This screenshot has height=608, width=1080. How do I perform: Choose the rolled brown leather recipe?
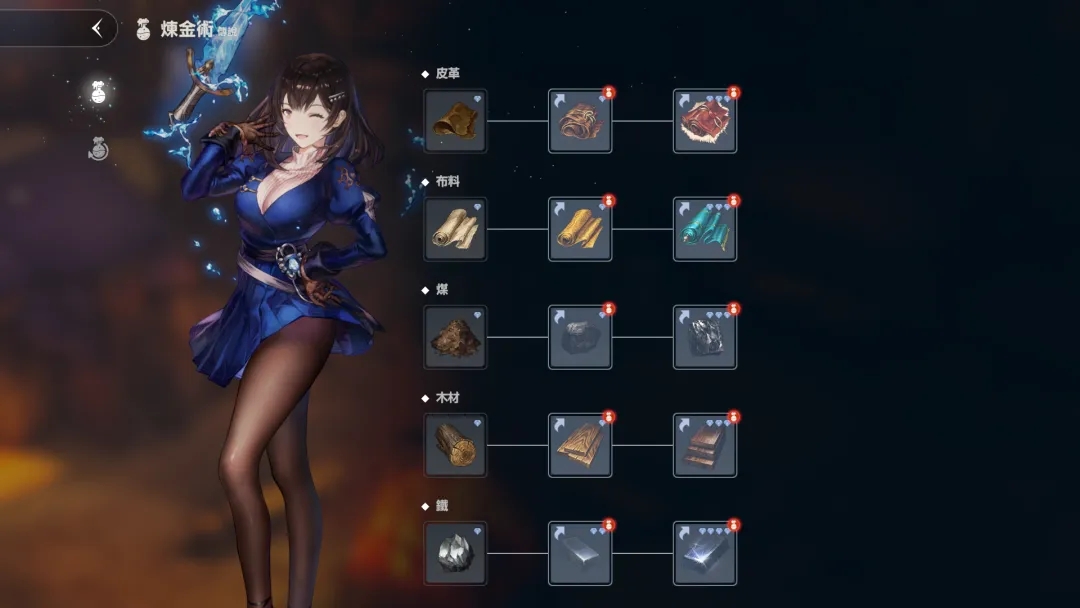point(580,121)
